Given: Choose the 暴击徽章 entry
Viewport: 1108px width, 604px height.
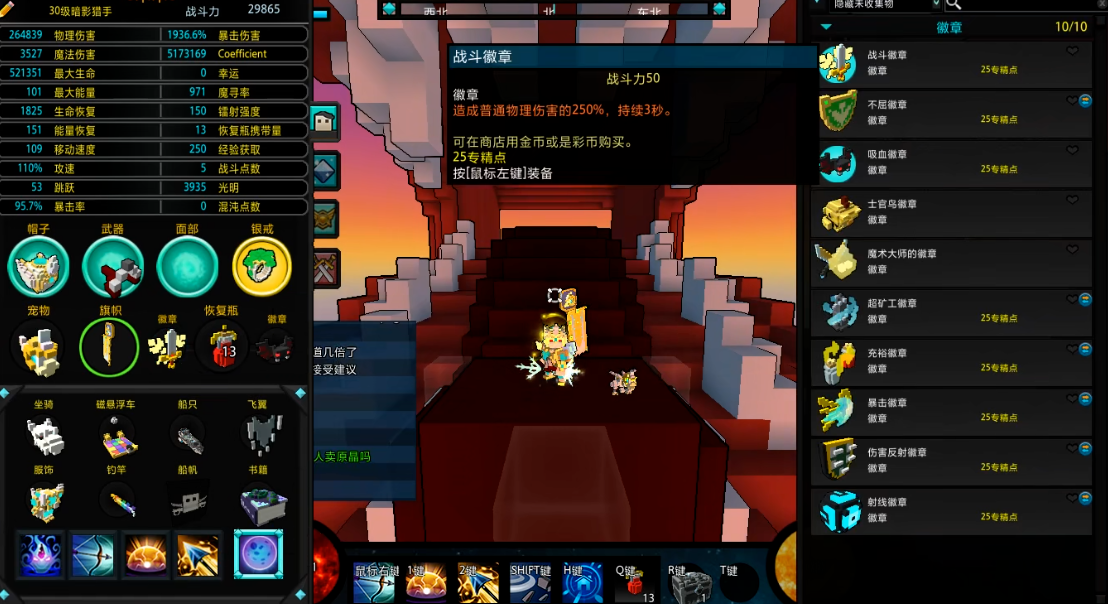Looking at the screenshot, I should [950, 410].
